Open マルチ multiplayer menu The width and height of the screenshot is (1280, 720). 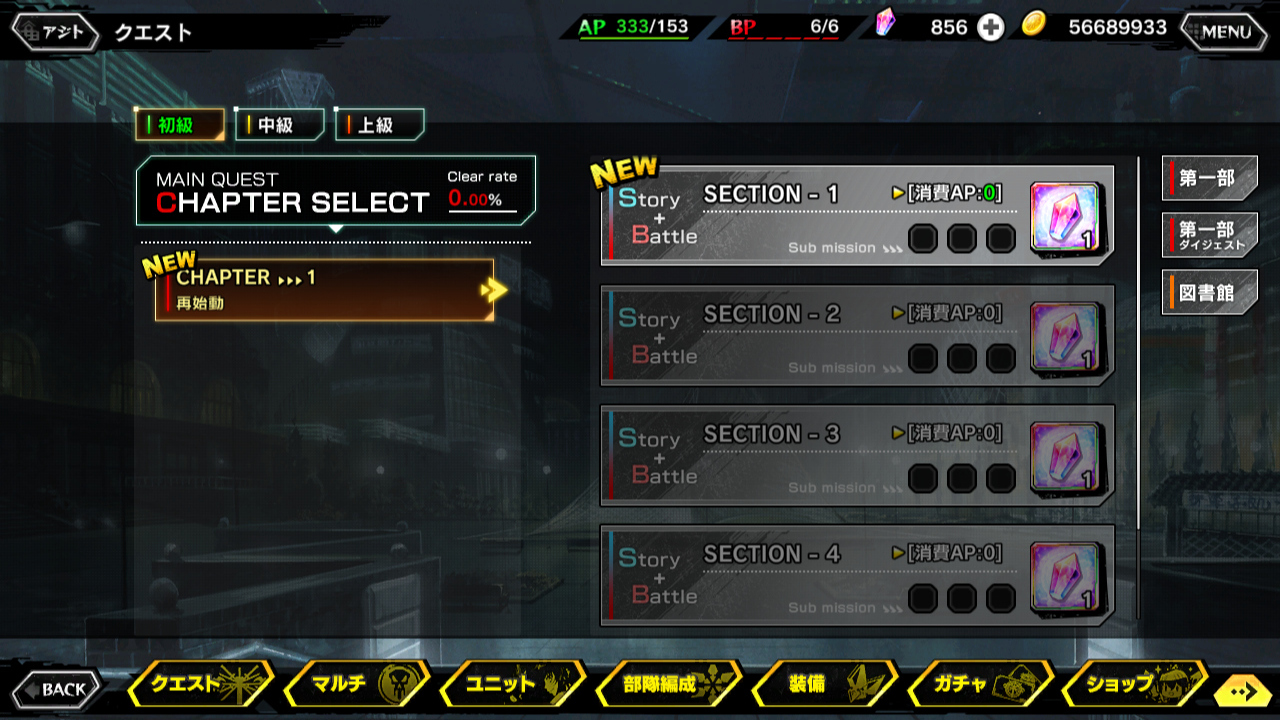point(355,685)
